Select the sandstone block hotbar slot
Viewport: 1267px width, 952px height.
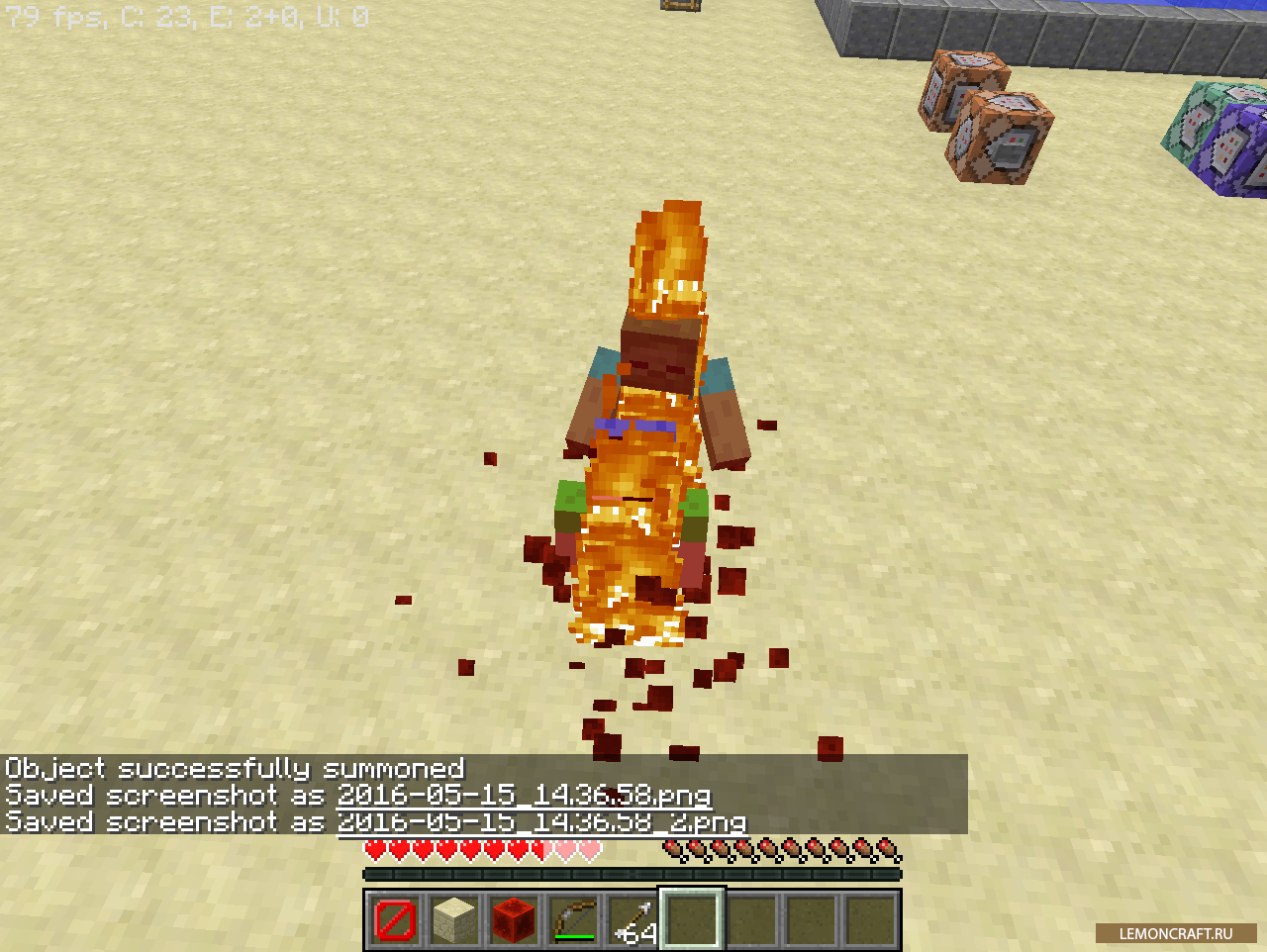454,919
